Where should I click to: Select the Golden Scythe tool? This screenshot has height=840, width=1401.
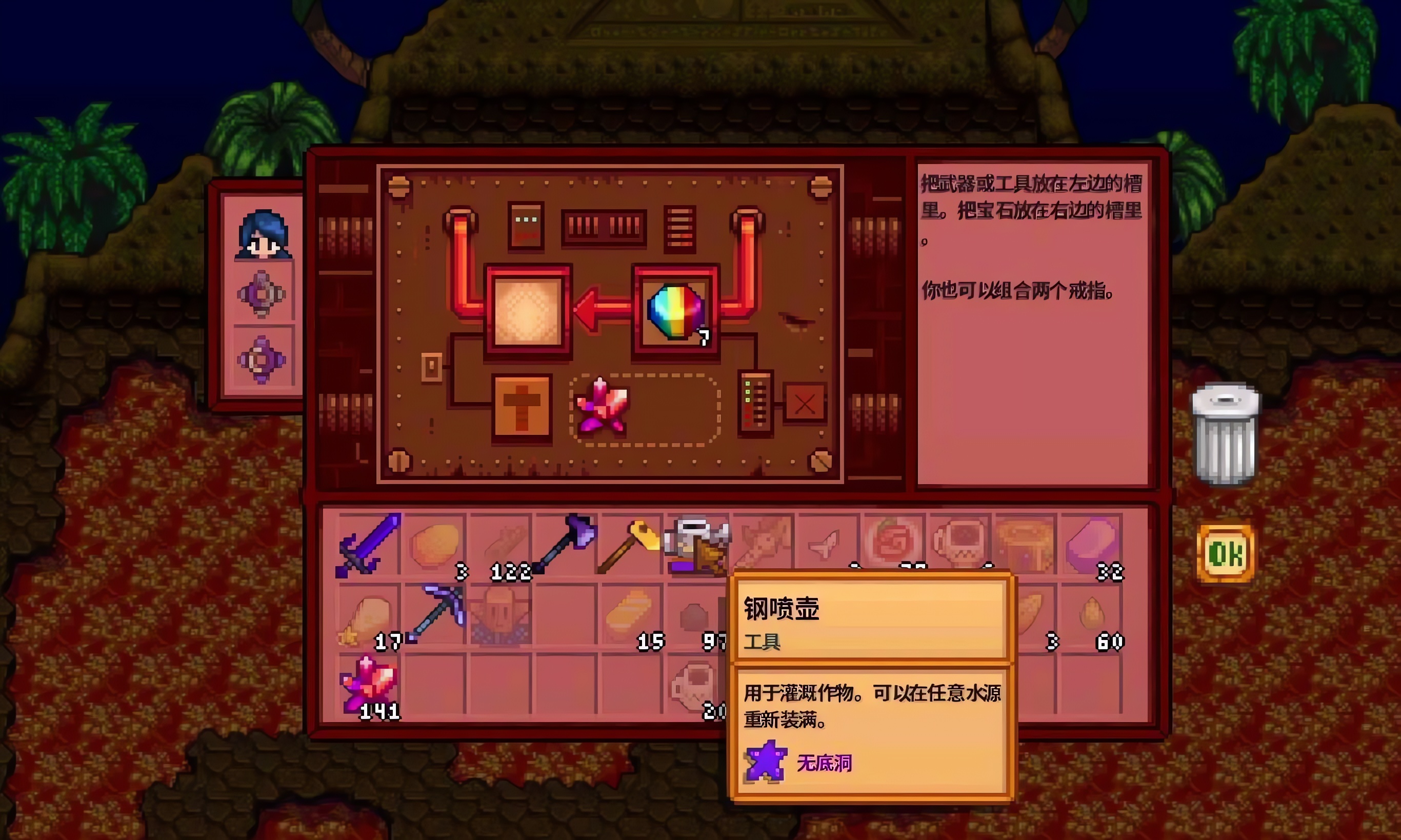[631, 544]
